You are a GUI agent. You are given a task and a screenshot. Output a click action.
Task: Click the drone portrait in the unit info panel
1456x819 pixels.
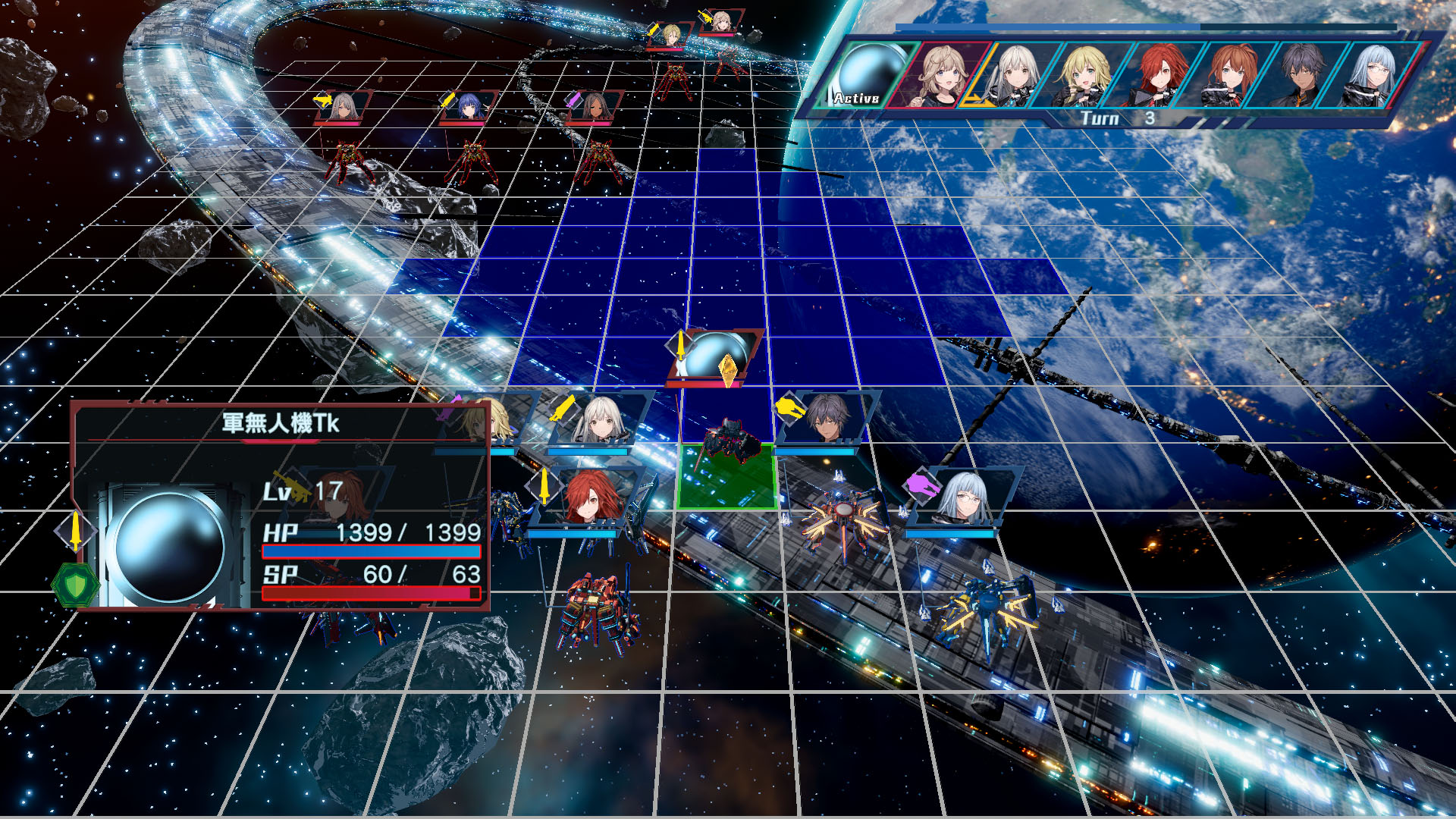(169, 546)
